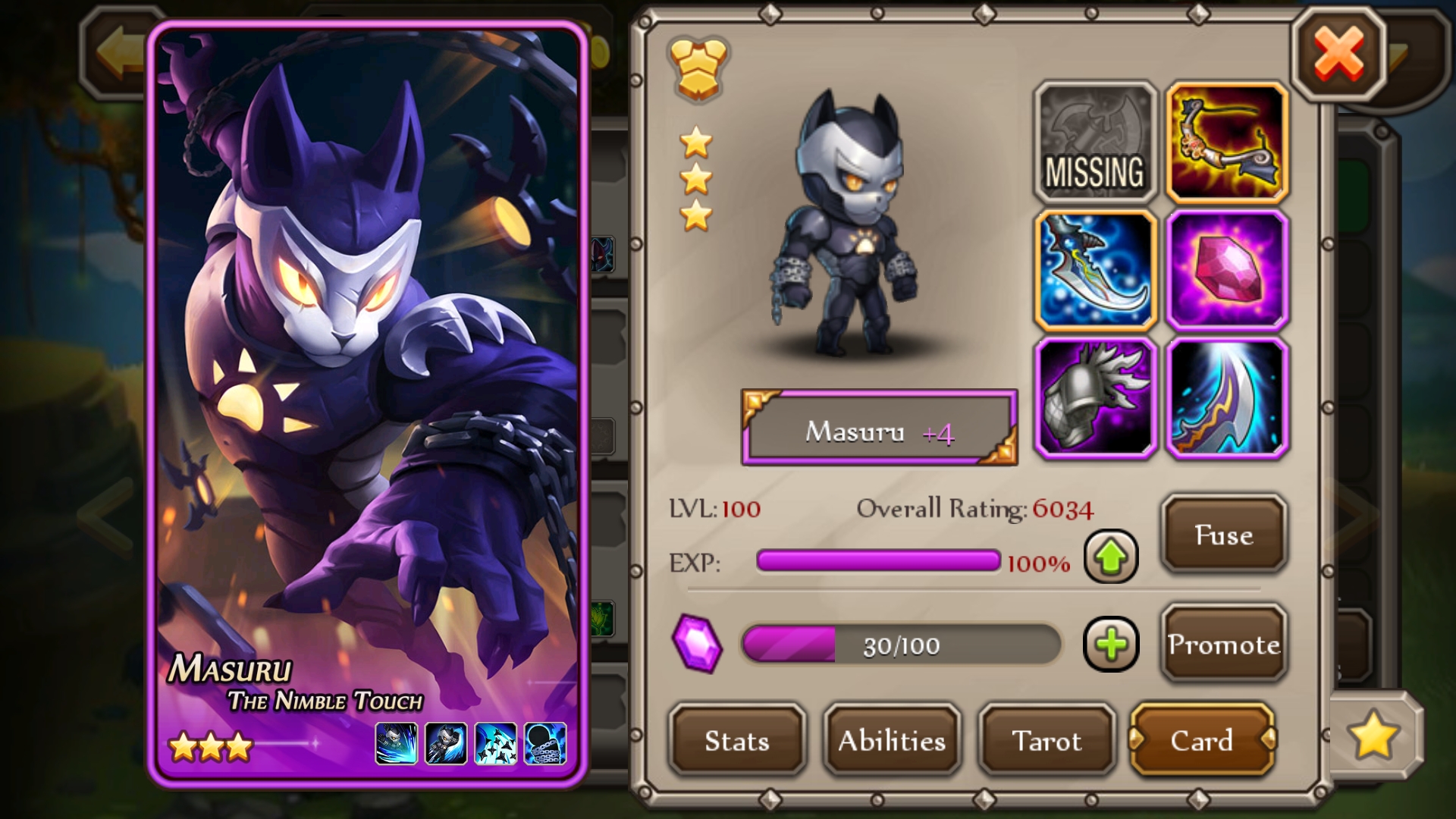Add soul gems with the green plus button
The height and width of the screenshot is (819, 1456).
(1111, 645)
